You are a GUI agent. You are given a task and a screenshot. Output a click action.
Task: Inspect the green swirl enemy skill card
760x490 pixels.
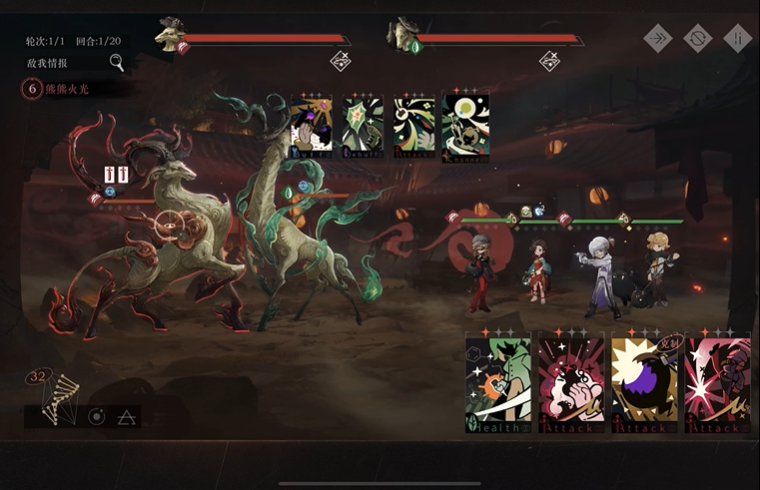pyautogui.click(x=414, y=128)
